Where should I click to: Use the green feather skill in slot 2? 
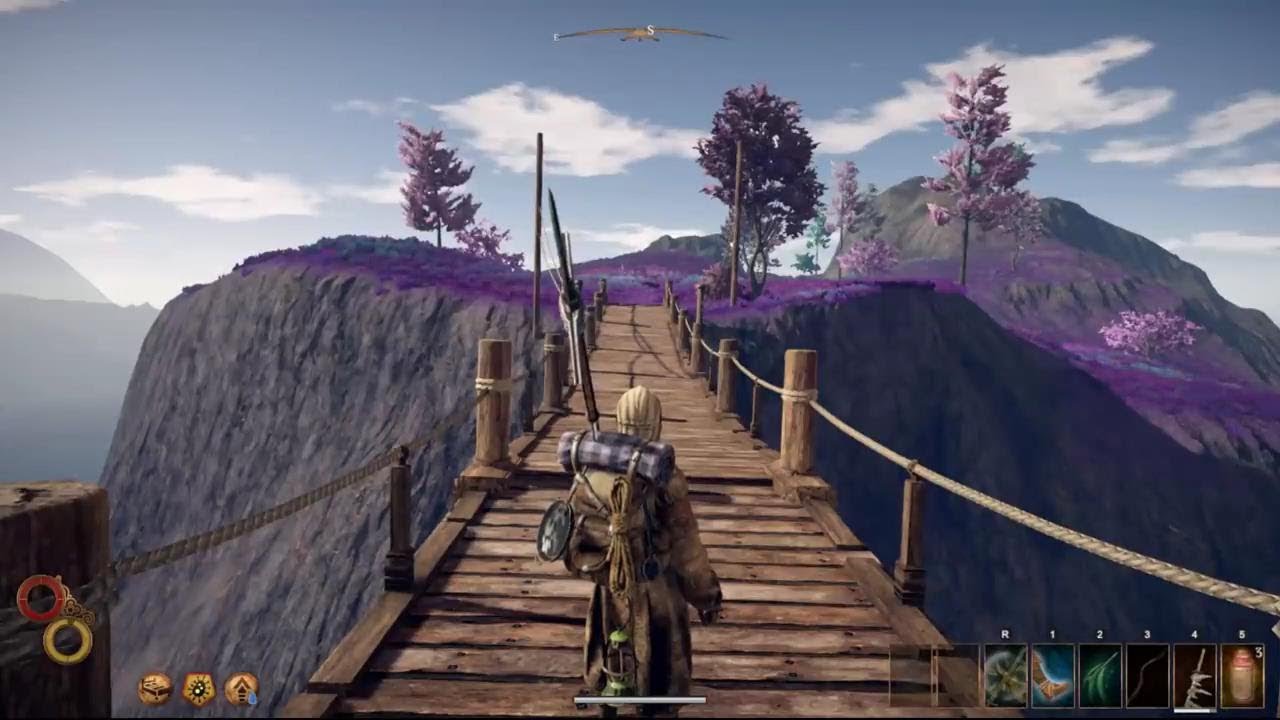pos(1099,675)
